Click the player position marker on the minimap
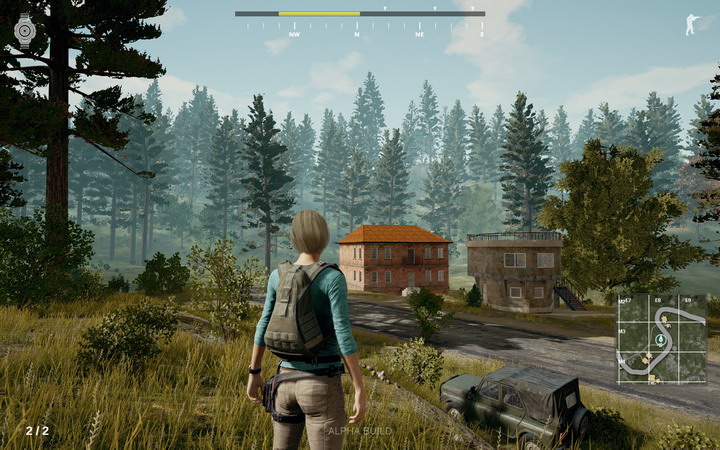 pos(660,341)
